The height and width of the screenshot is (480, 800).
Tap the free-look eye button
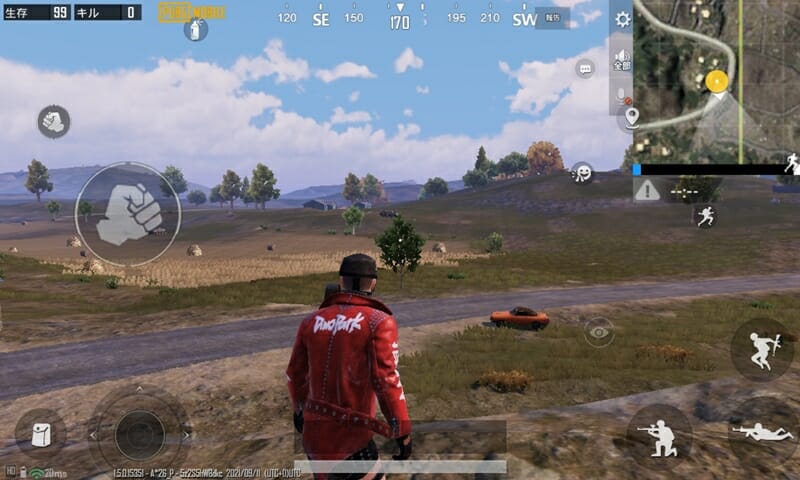pos(599,331)
